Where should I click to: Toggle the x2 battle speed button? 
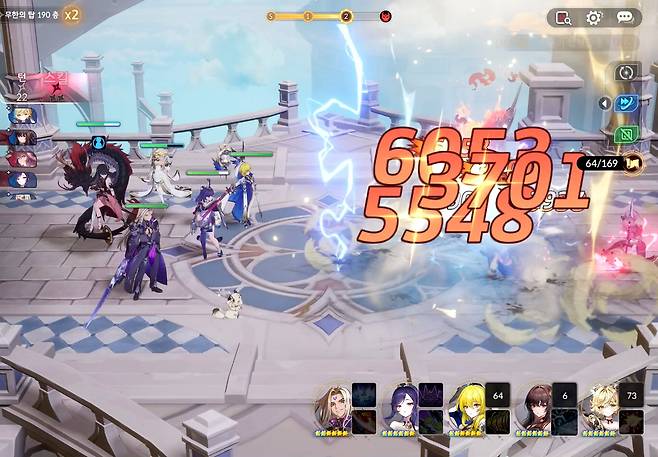click(73, 14)
